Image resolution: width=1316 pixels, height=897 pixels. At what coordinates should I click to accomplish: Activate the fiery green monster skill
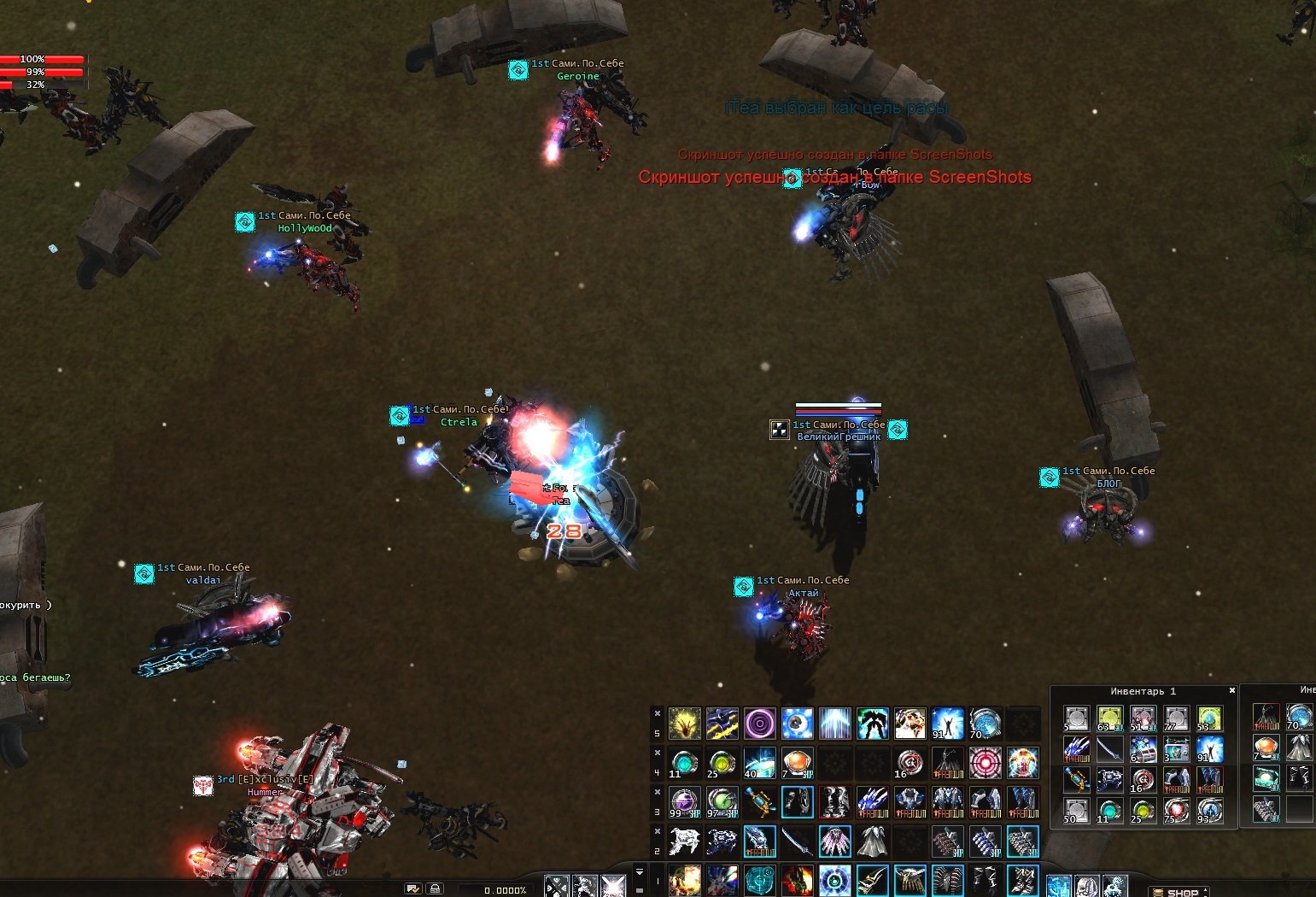[x=797, y=880]
